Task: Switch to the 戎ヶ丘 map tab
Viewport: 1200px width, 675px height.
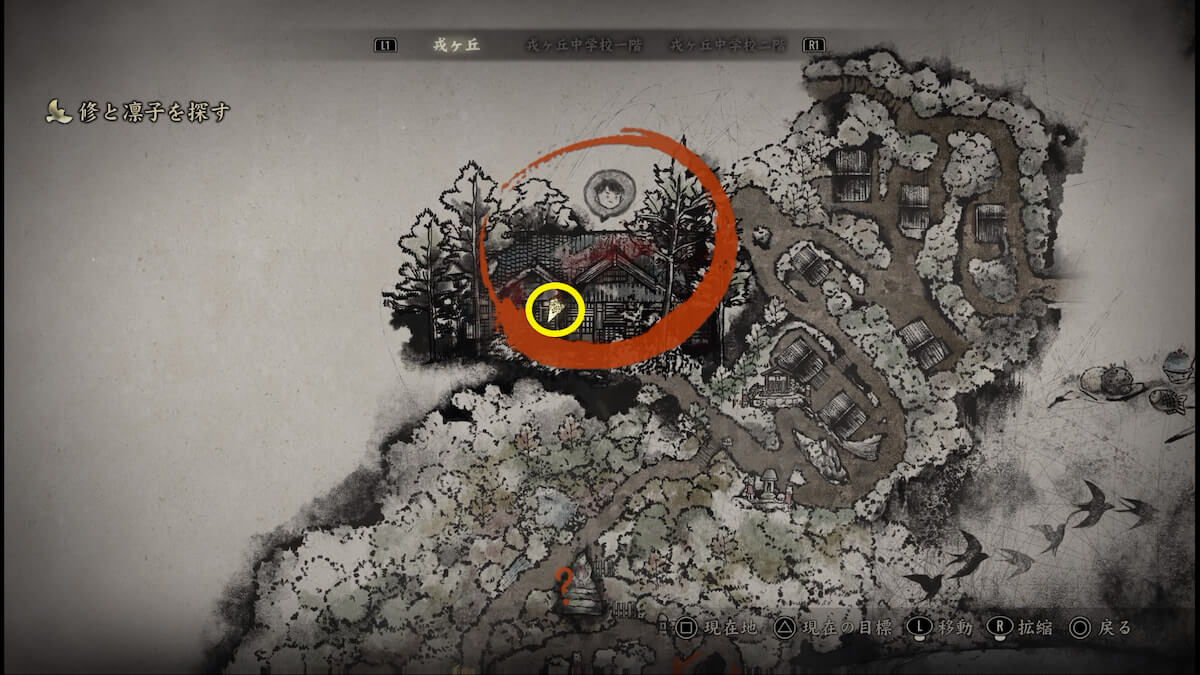Action: [x=450, y=46]
